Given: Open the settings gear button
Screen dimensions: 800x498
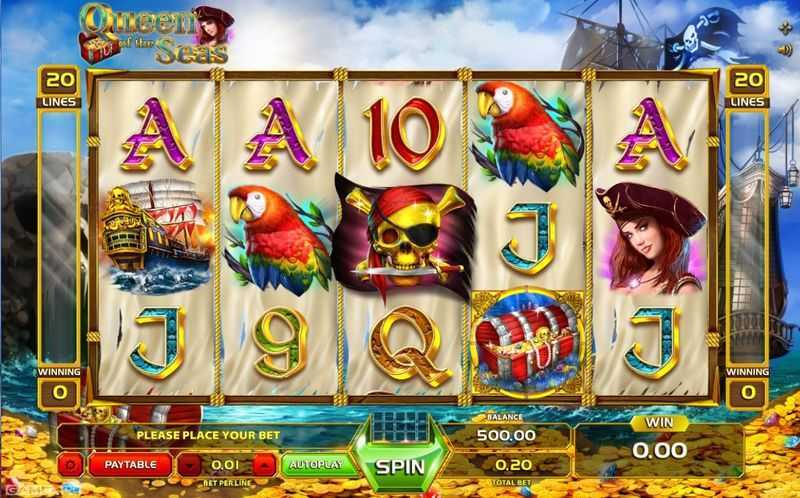Looking at the screenshot, I should (x=71, y=464).
